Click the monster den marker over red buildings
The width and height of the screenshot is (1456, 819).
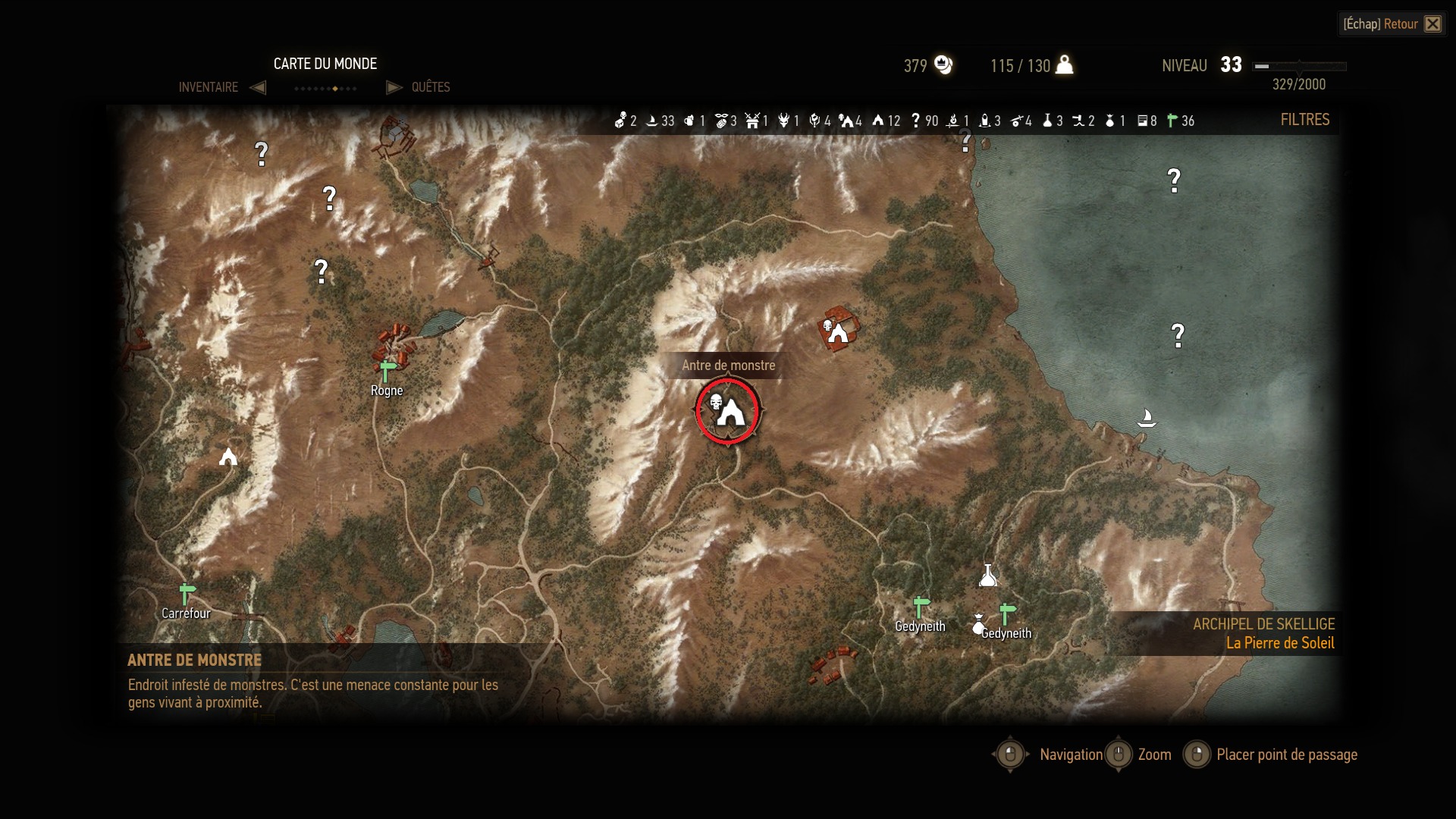[836, 331]
